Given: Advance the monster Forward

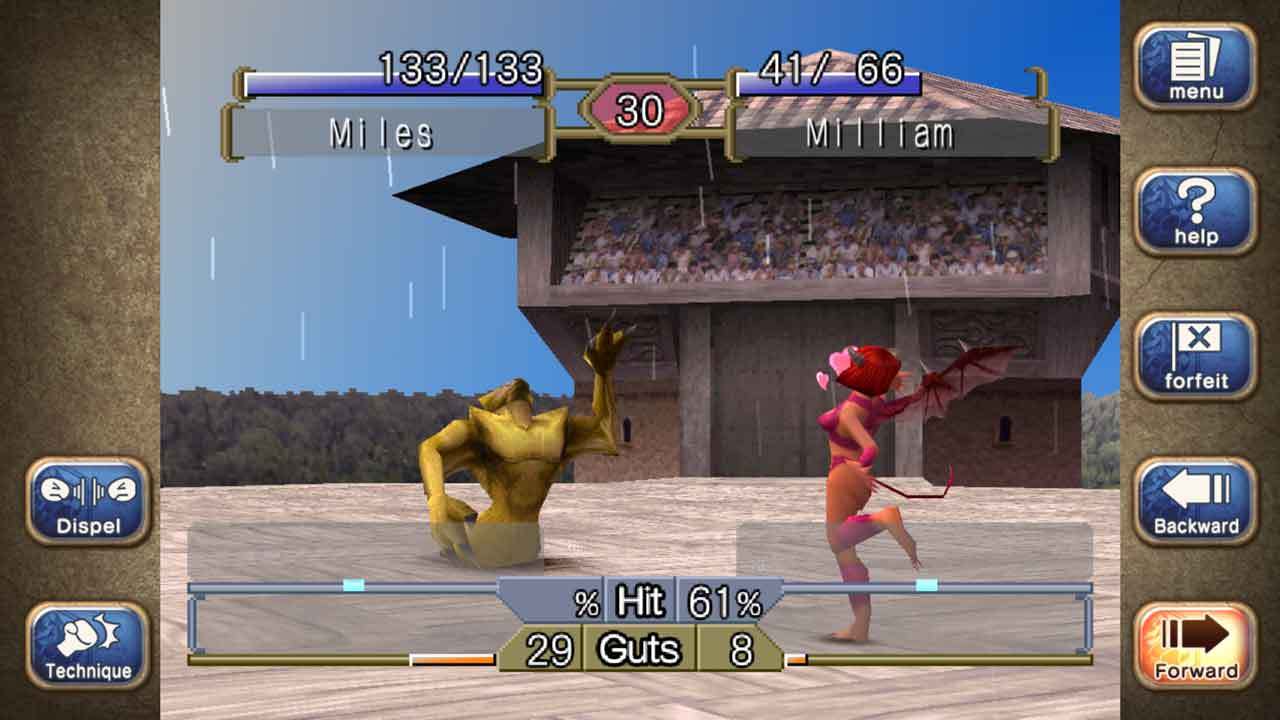Looking at the screenshot, I should click(1195, 645).
